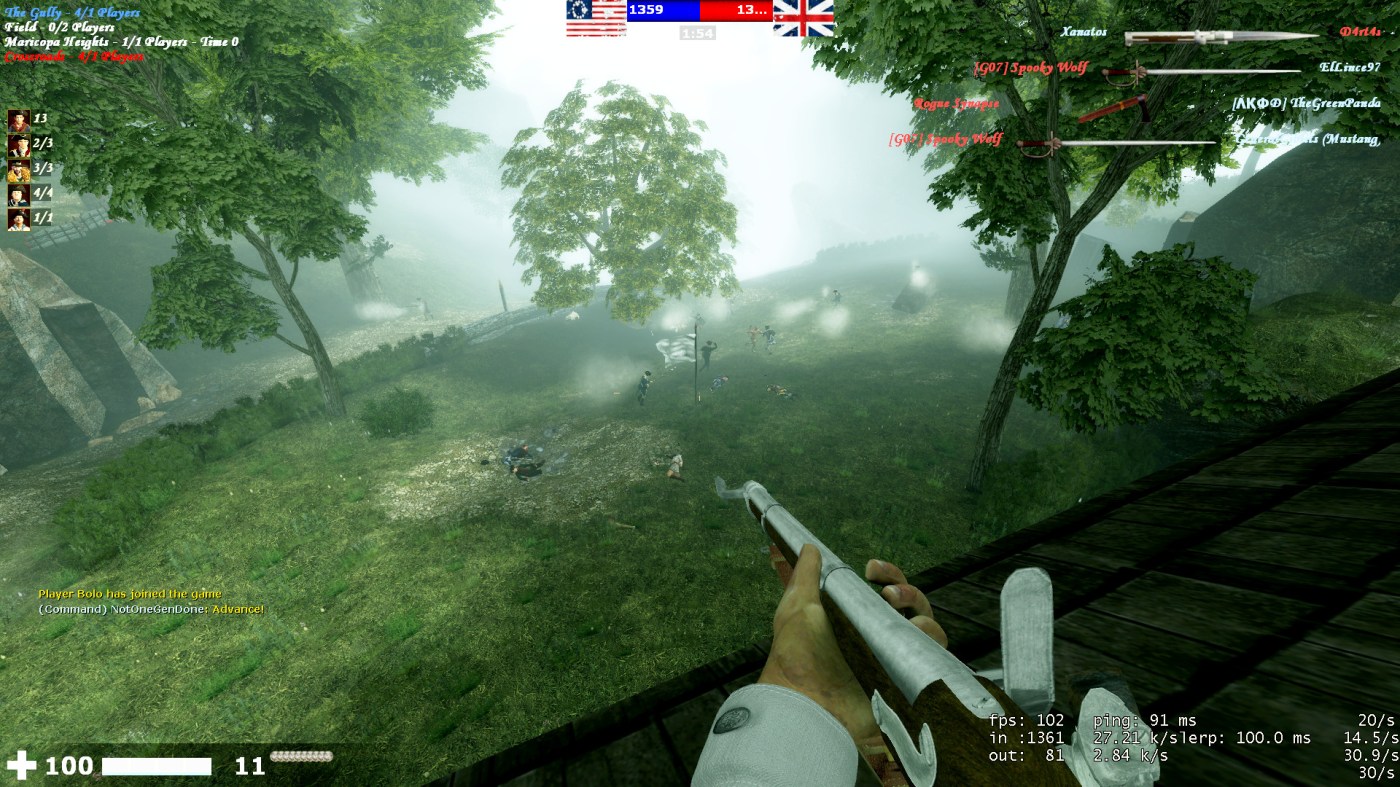Screen dimensions: 1400x787
Task: Click the tomahawk icon in the kill feed
Action: pyautogui.click(x=1113, y=107)
